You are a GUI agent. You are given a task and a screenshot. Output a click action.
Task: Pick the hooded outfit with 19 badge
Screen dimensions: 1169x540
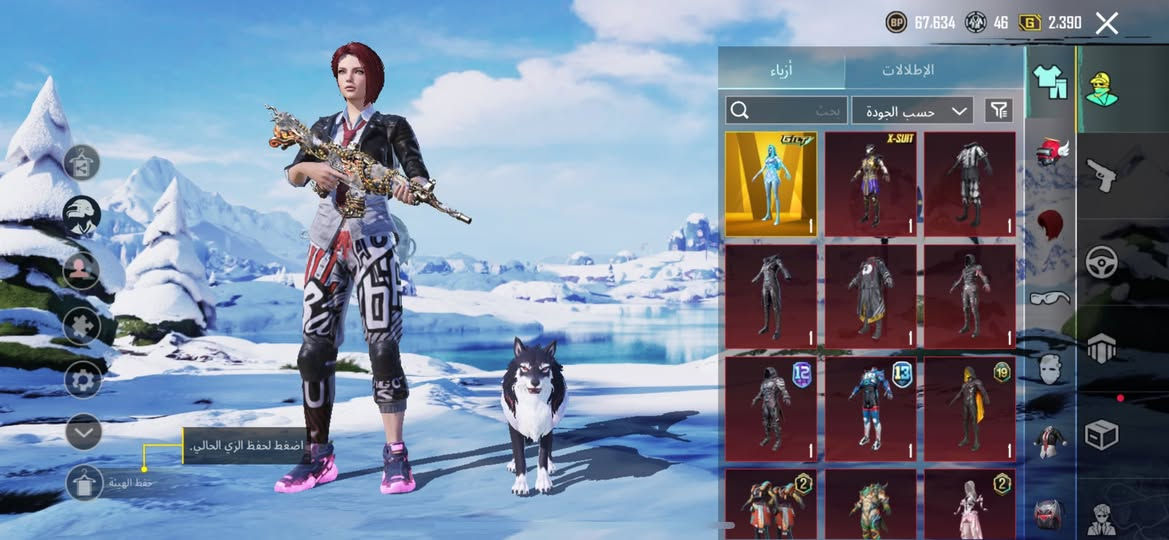click(x=969, y=409)
